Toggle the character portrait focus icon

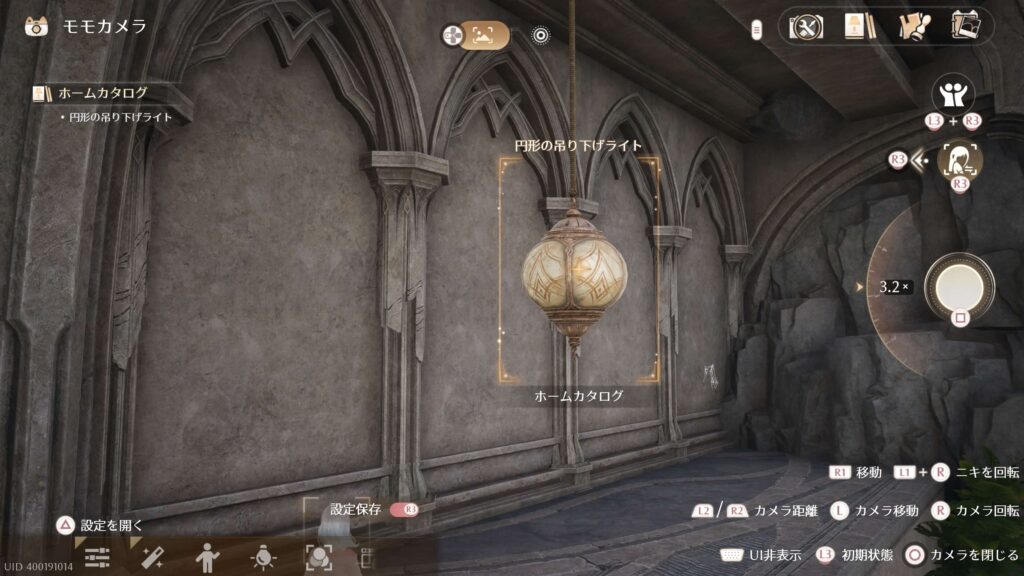pyautogui.click(x=958, y=160)
